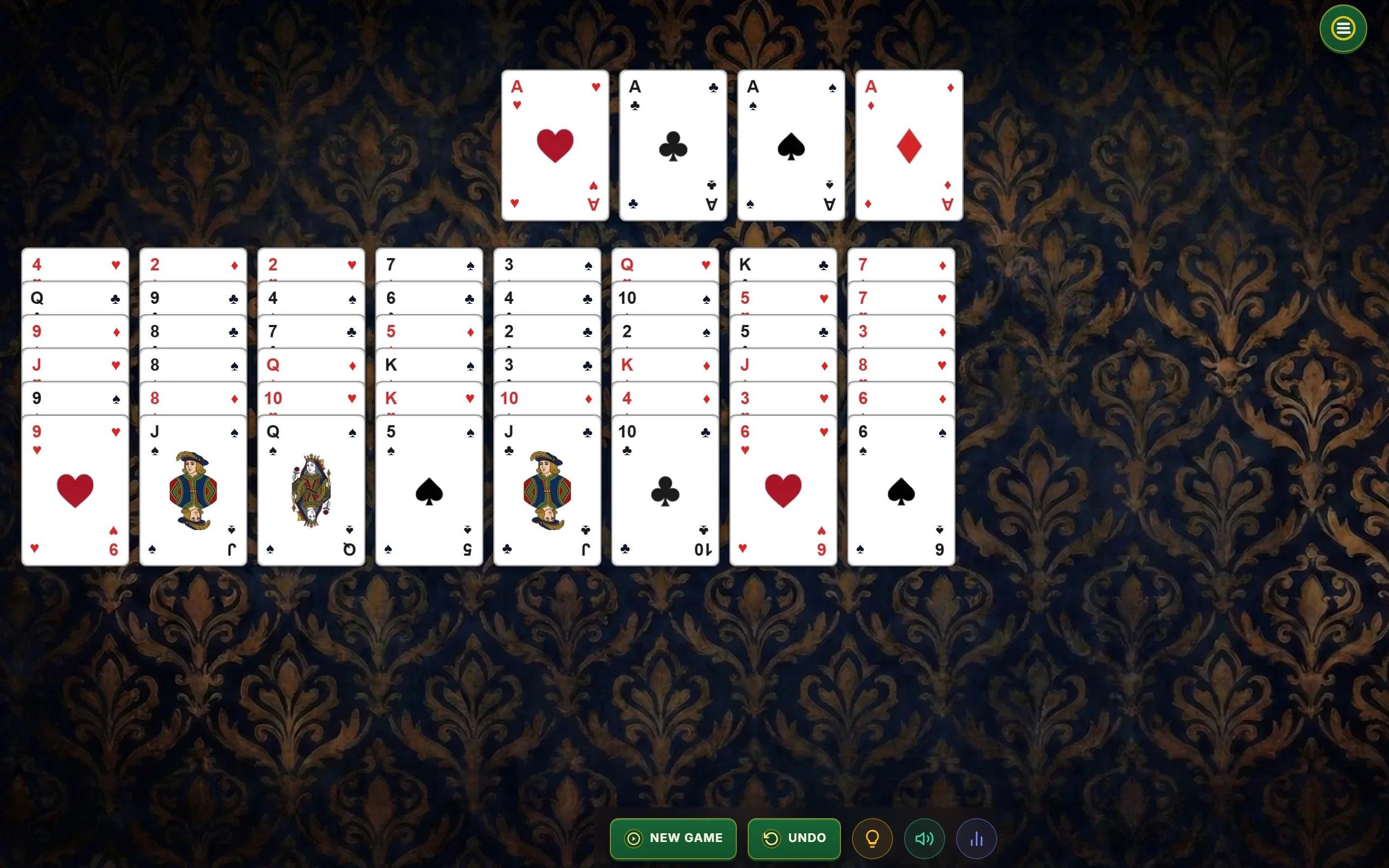The width and height of the screenshot is (1389, 868).
Task: Undo the last move
Action: pyautogui.click(x=794, y=838)
